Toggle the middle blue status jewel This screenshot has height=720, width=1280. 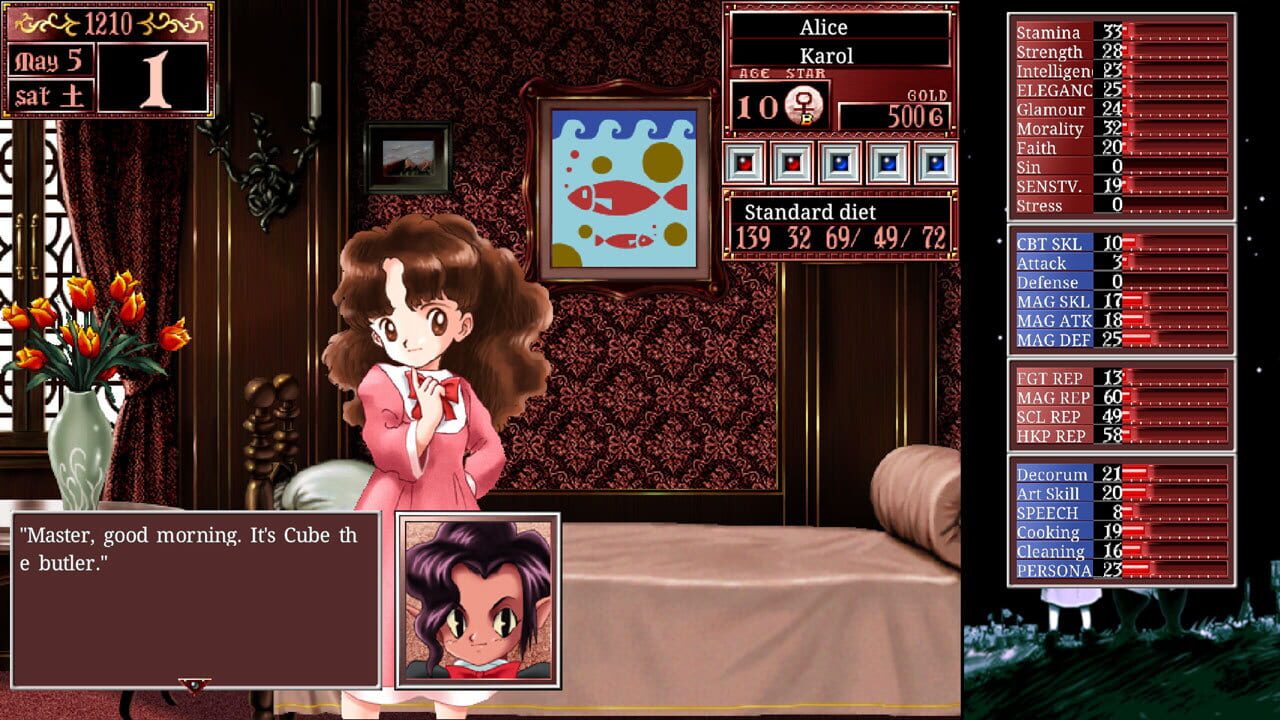(887, 165)
